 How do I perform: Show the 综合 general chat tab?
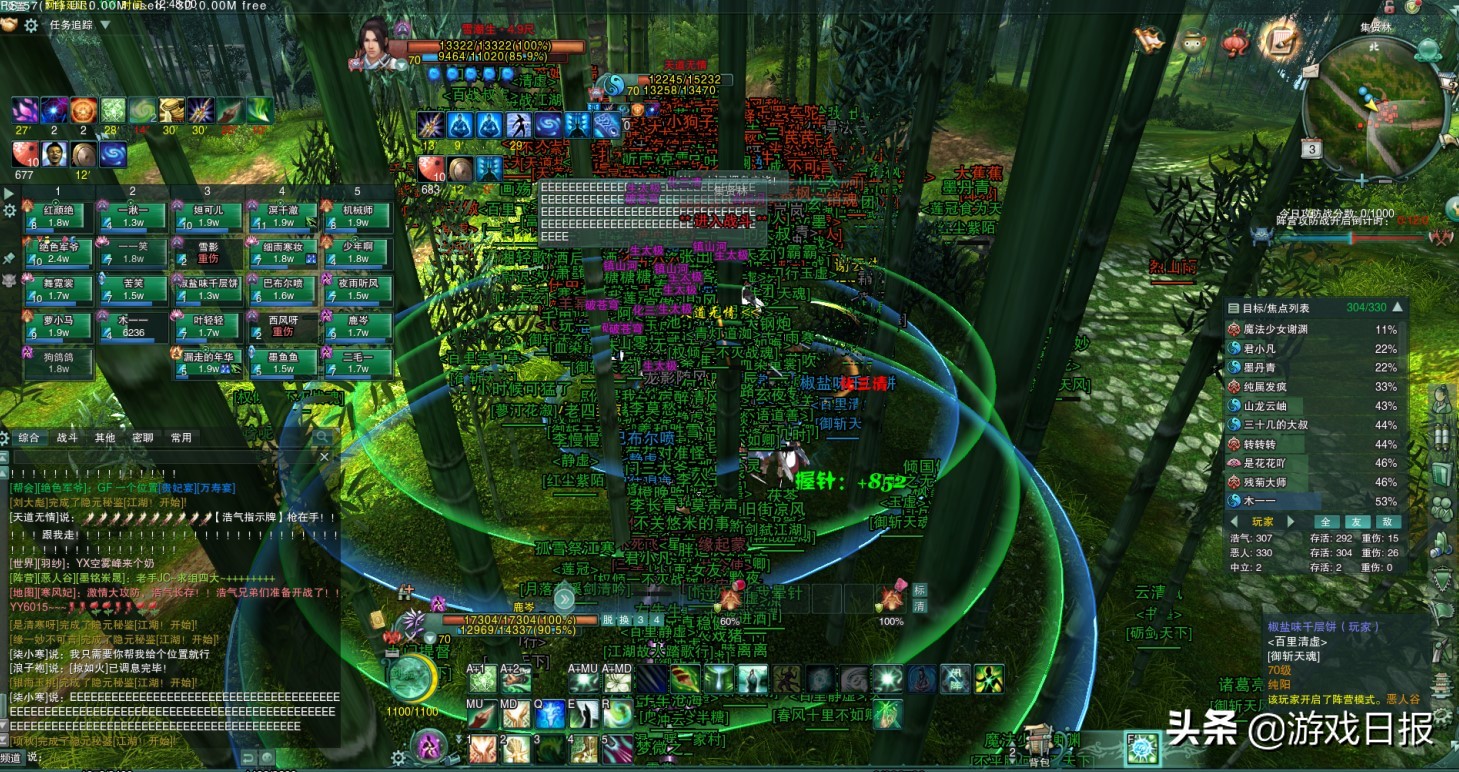point(29,437)
